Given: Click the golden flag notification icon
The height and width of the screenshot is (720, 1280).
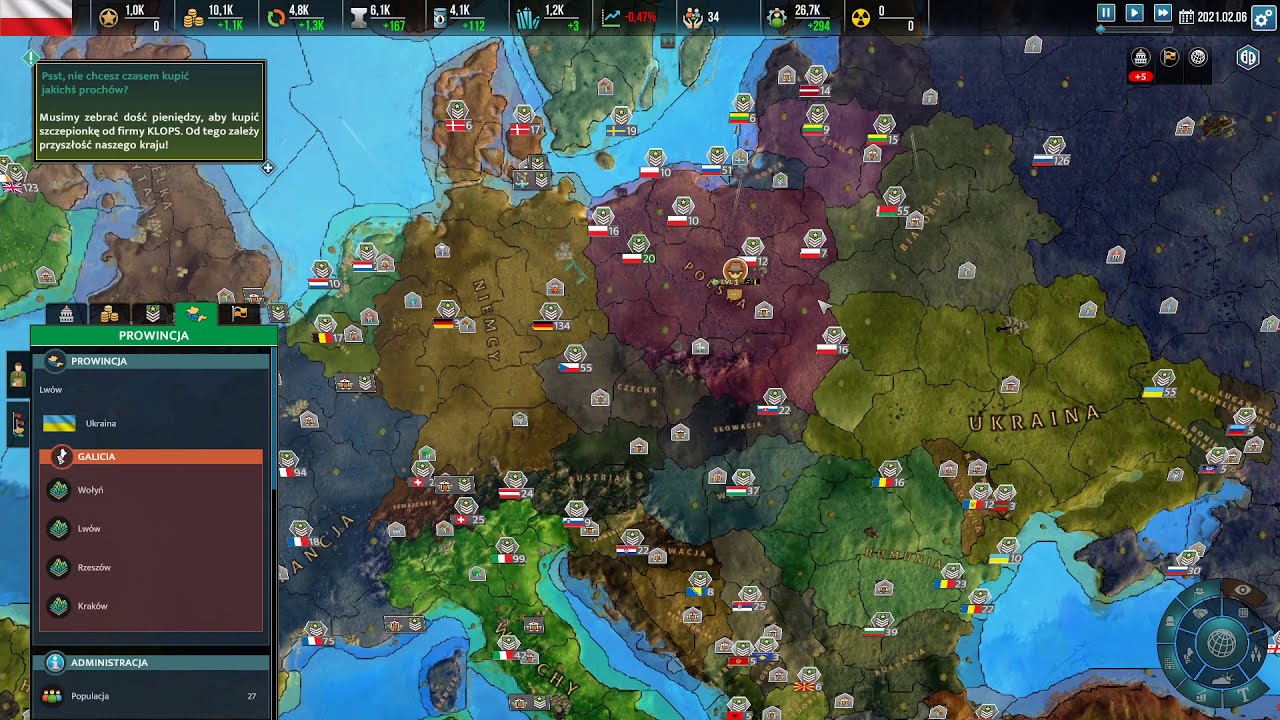Looking at the screenshot, I should tap(1169, 57).
